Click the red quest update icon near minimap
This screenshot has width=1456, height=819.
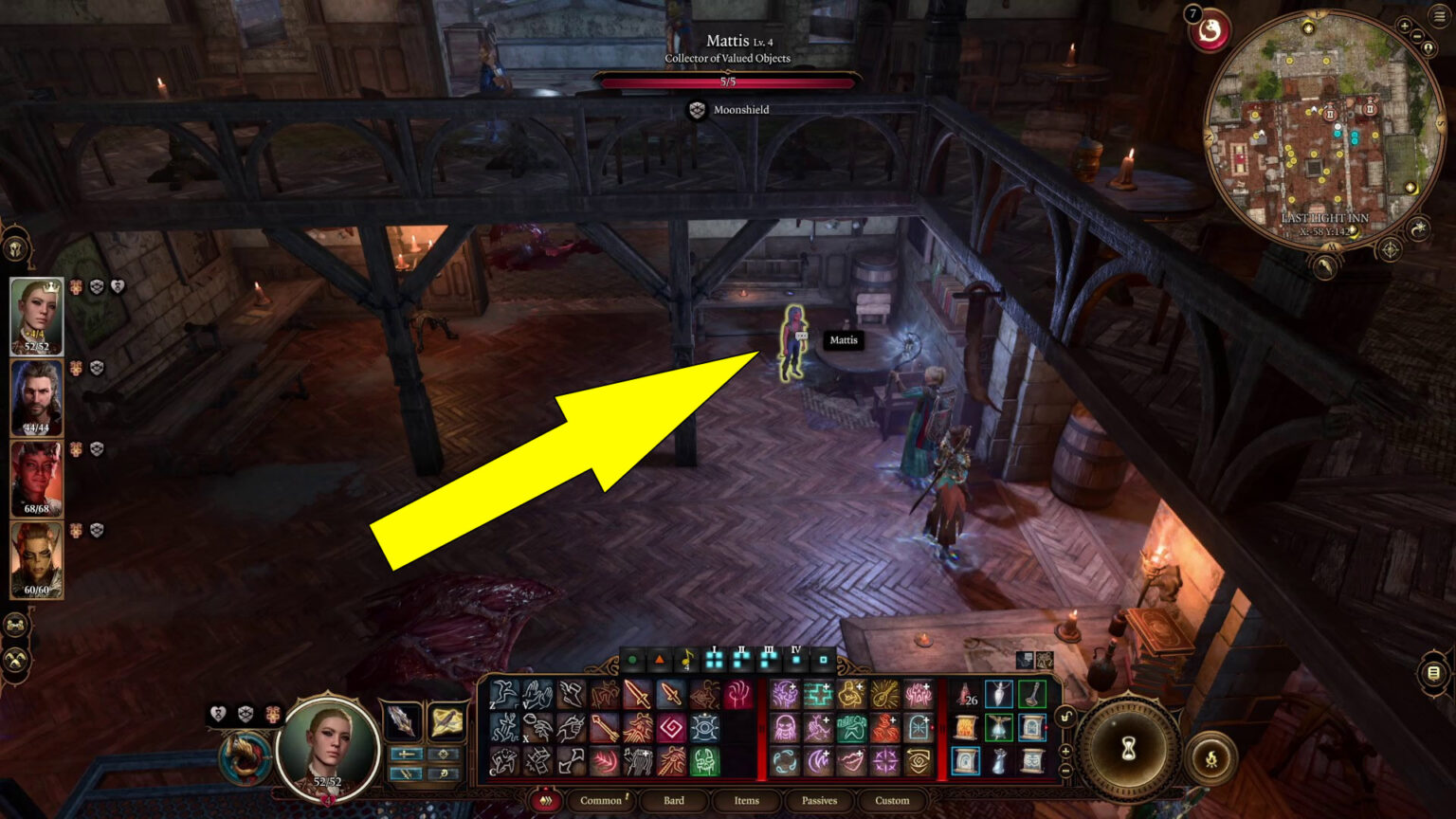click(1208, 31)
